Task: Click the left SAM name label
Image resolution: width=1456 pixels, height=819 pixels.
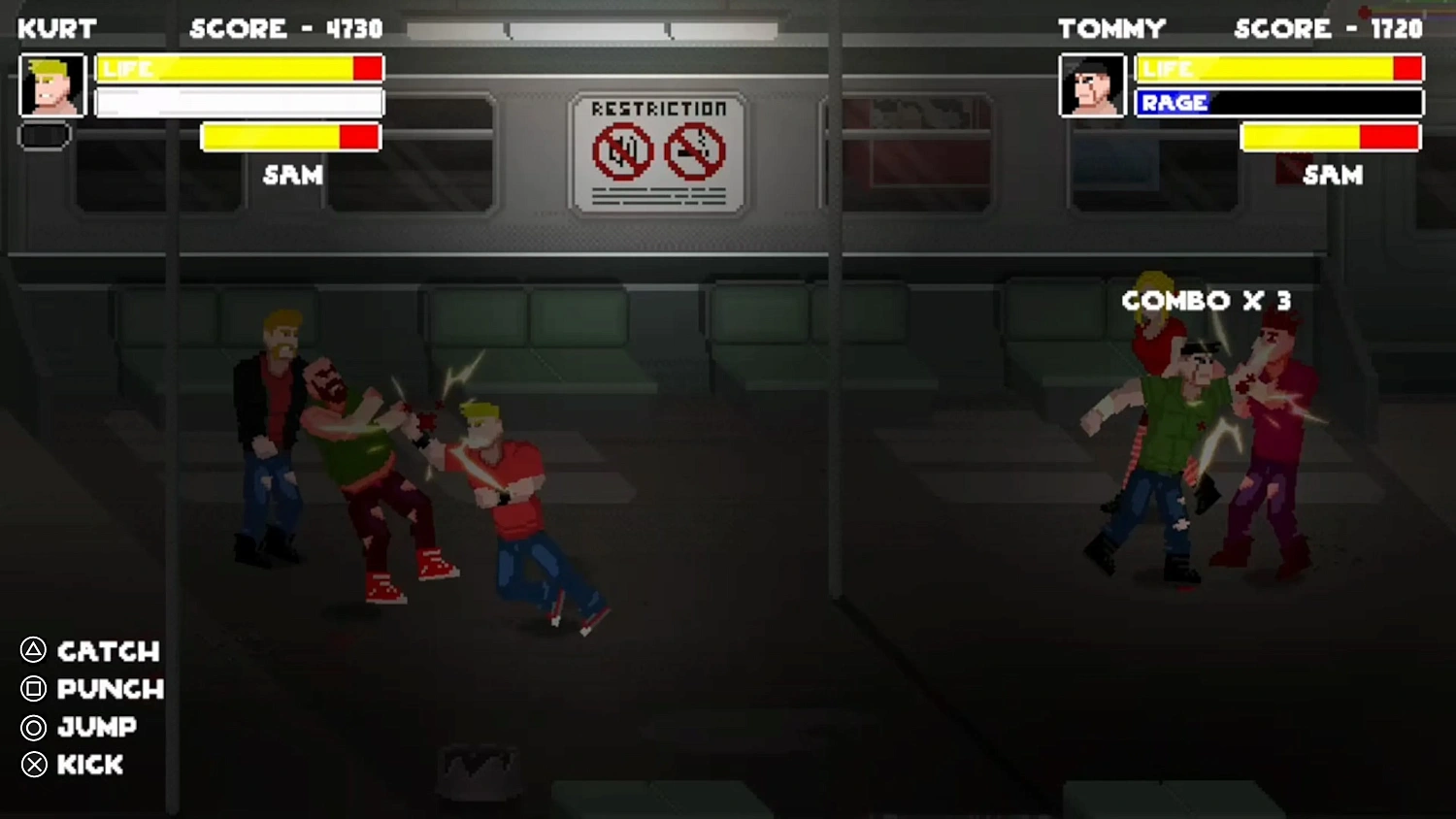Action: pos(291,176)
